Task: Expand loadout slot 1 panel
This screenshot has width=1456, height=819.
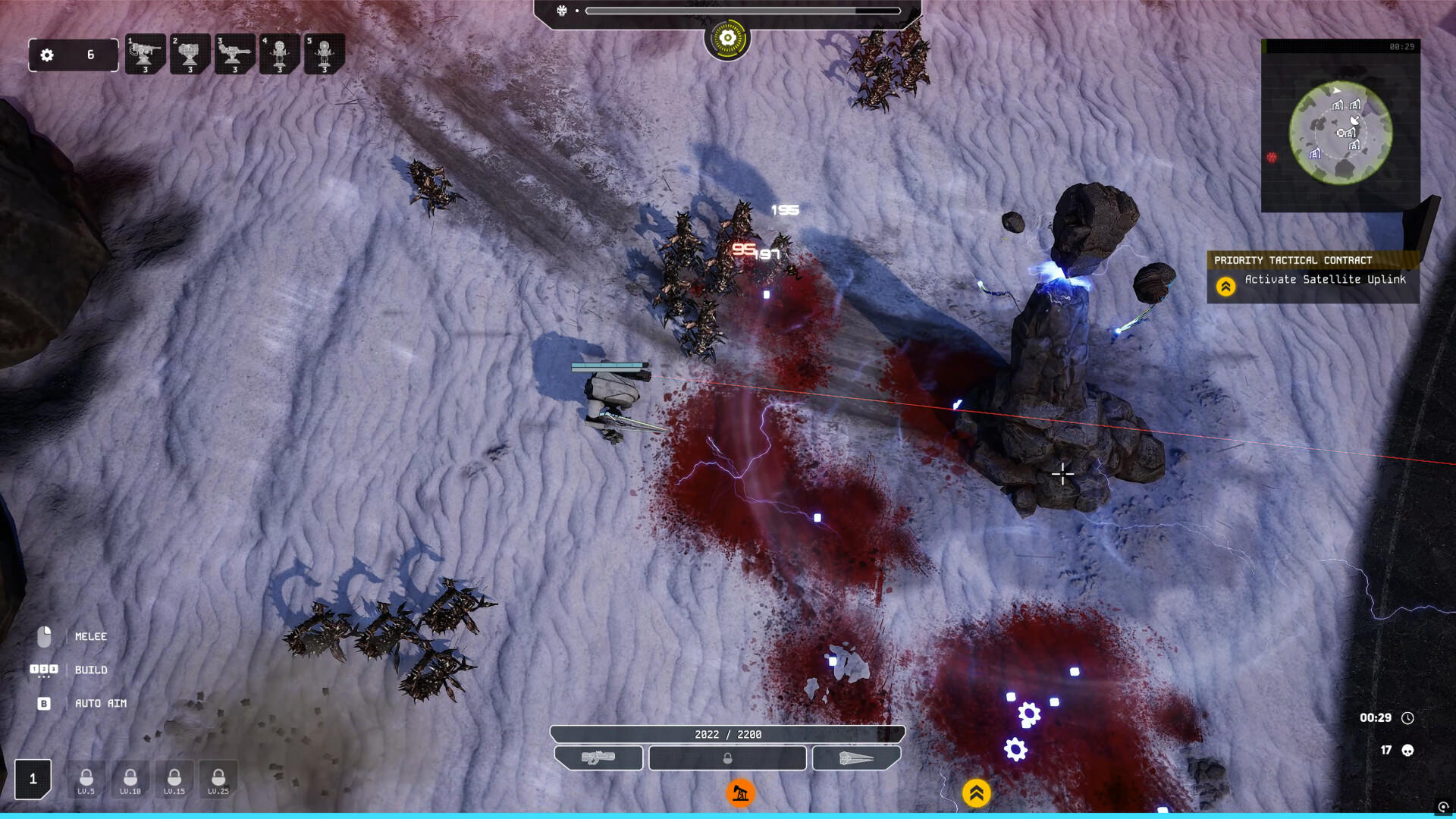Action: 32,778
